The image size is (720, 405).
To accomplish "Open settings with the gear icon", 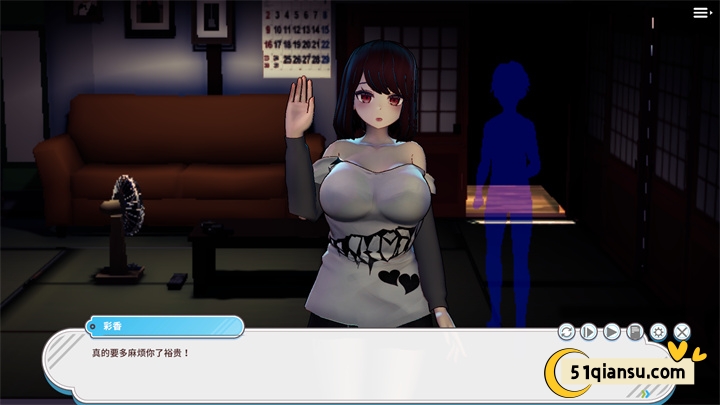I will click(x=658, y=331).
